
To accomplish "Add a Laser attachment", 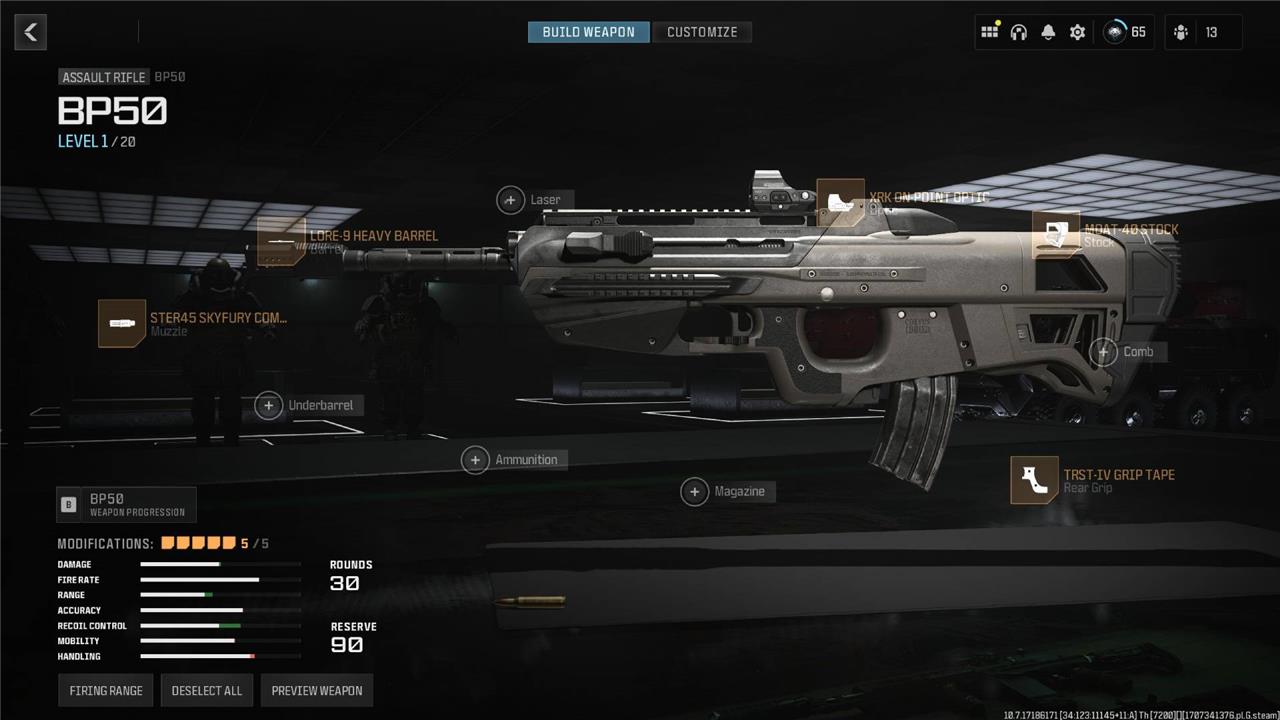I will pos(511,200).
